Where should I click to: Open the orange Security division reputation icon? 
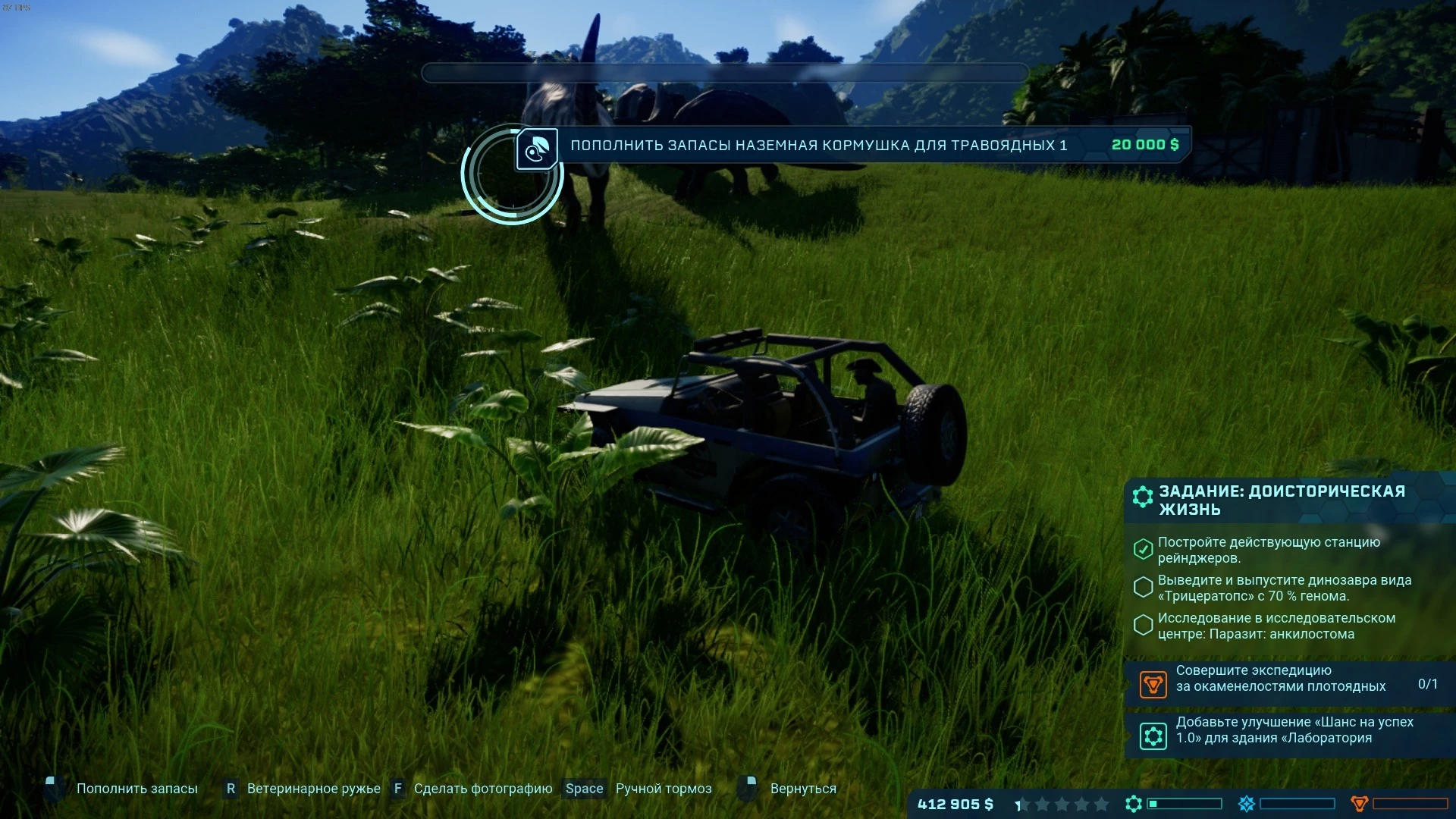coord(1360,804)
